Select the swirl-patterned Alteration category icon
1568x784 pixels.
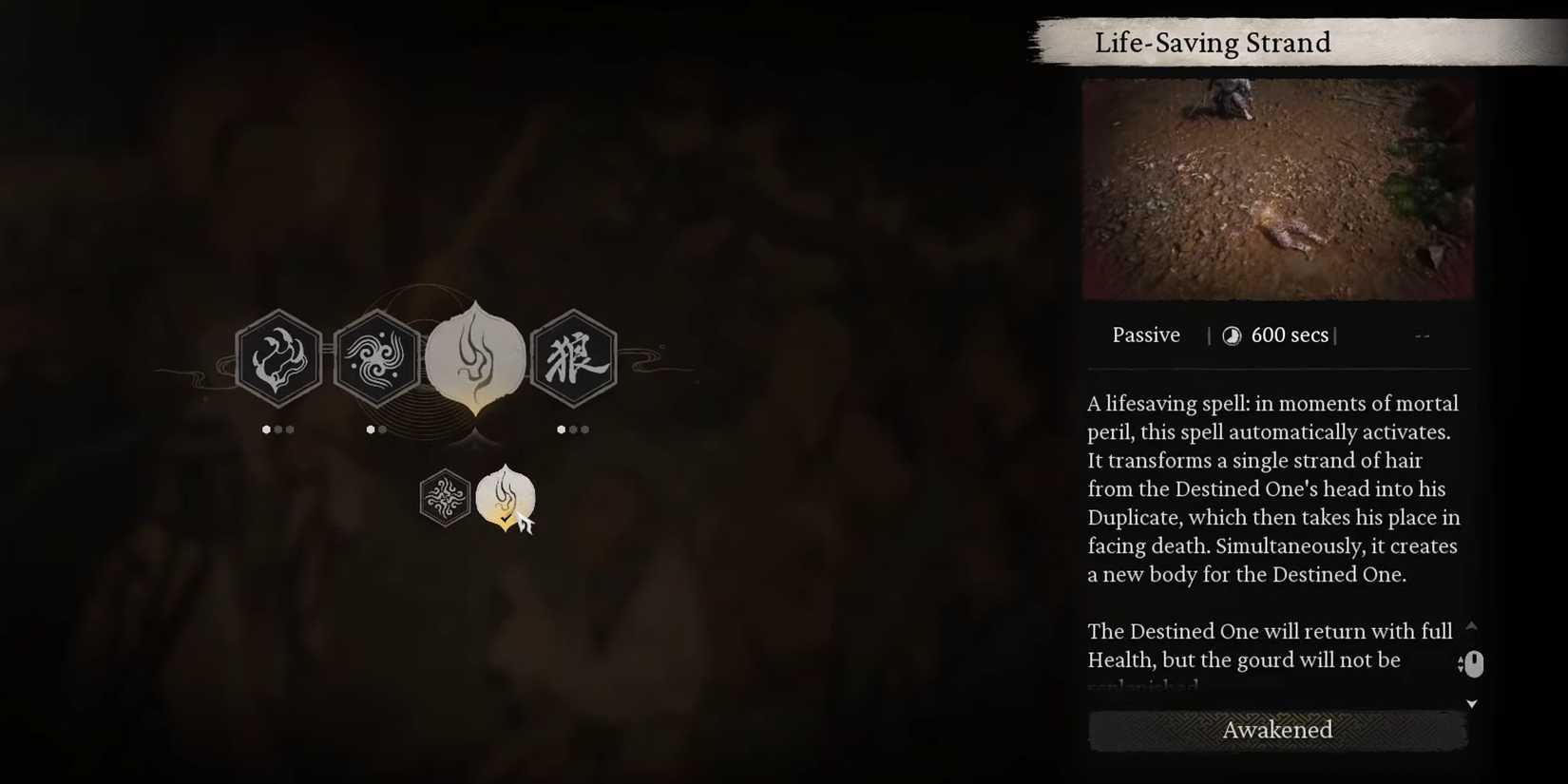click(377, 358)
